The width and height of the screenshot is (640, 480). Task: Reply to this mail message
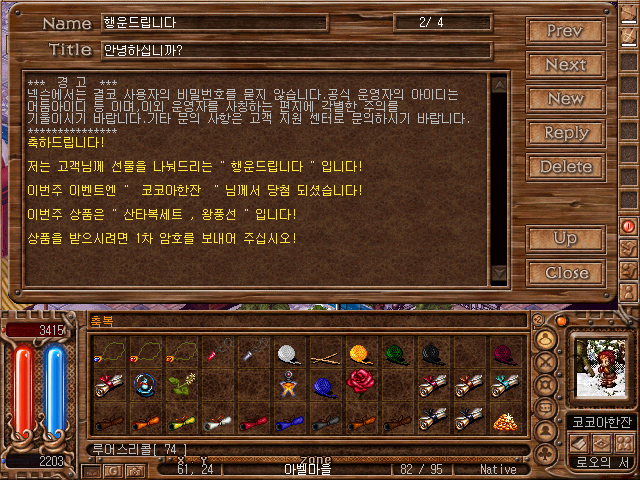click(565, 133)
